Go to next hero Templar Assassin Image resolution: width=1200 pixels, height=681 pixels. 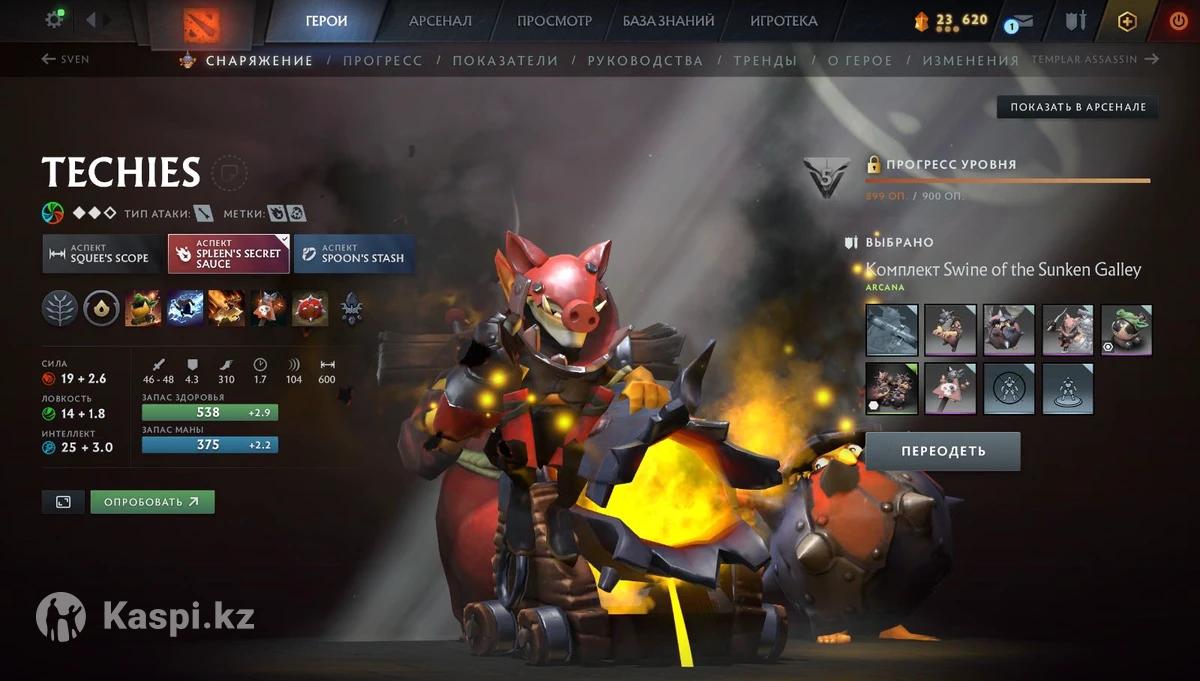[1095, 60]
